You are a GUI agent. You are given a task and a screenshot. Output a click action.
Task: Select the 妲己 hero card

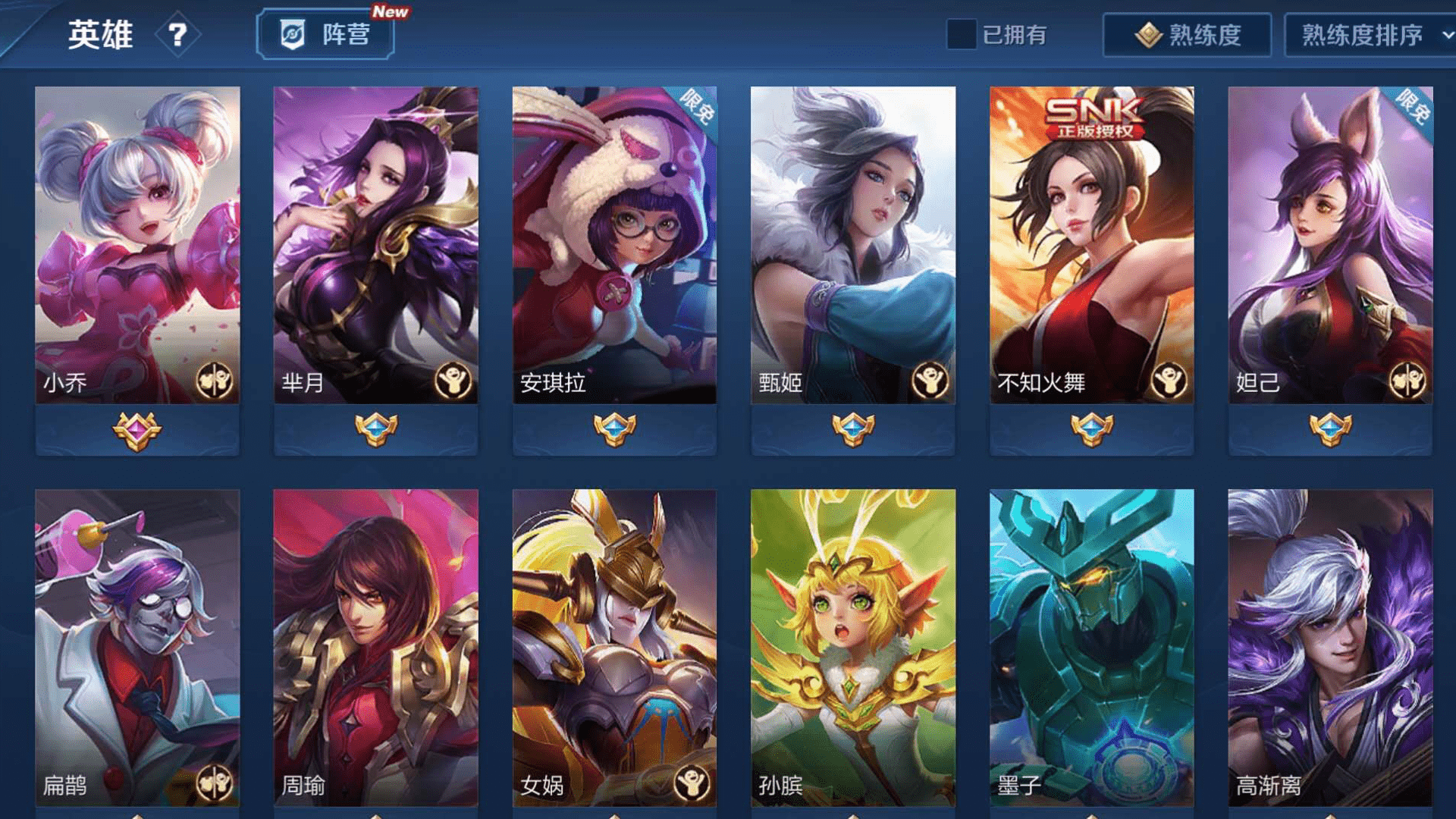(1330, 244)
